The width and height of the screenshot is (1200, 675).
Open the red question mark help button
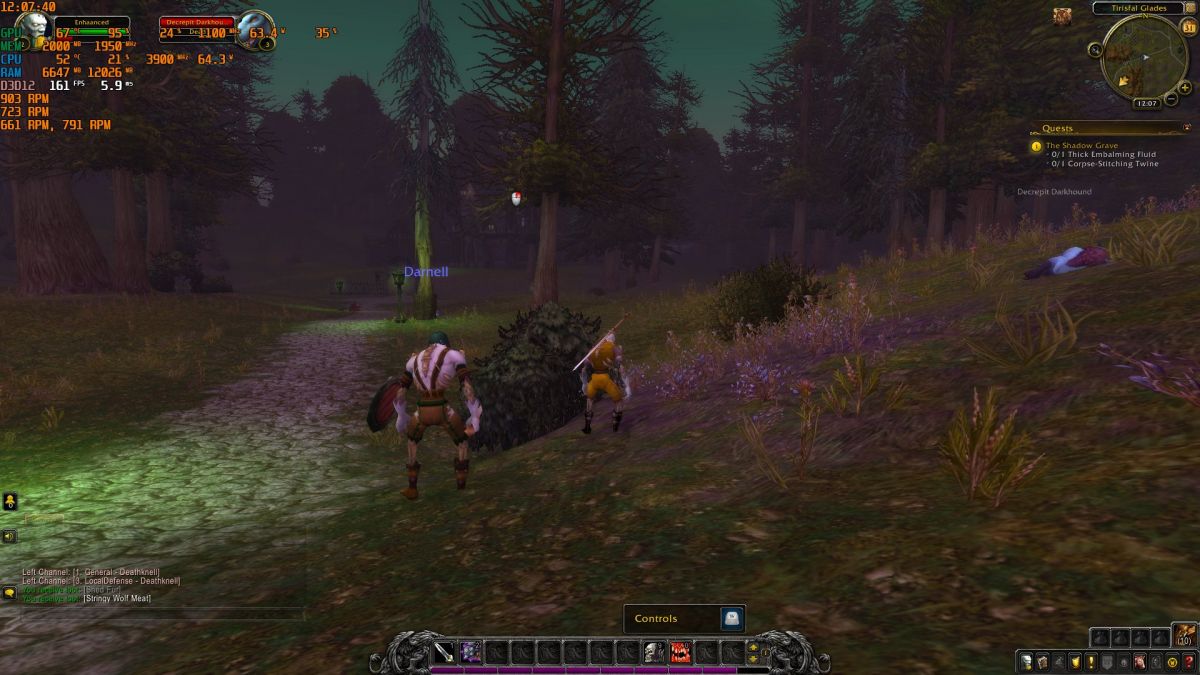[1190, 661]
